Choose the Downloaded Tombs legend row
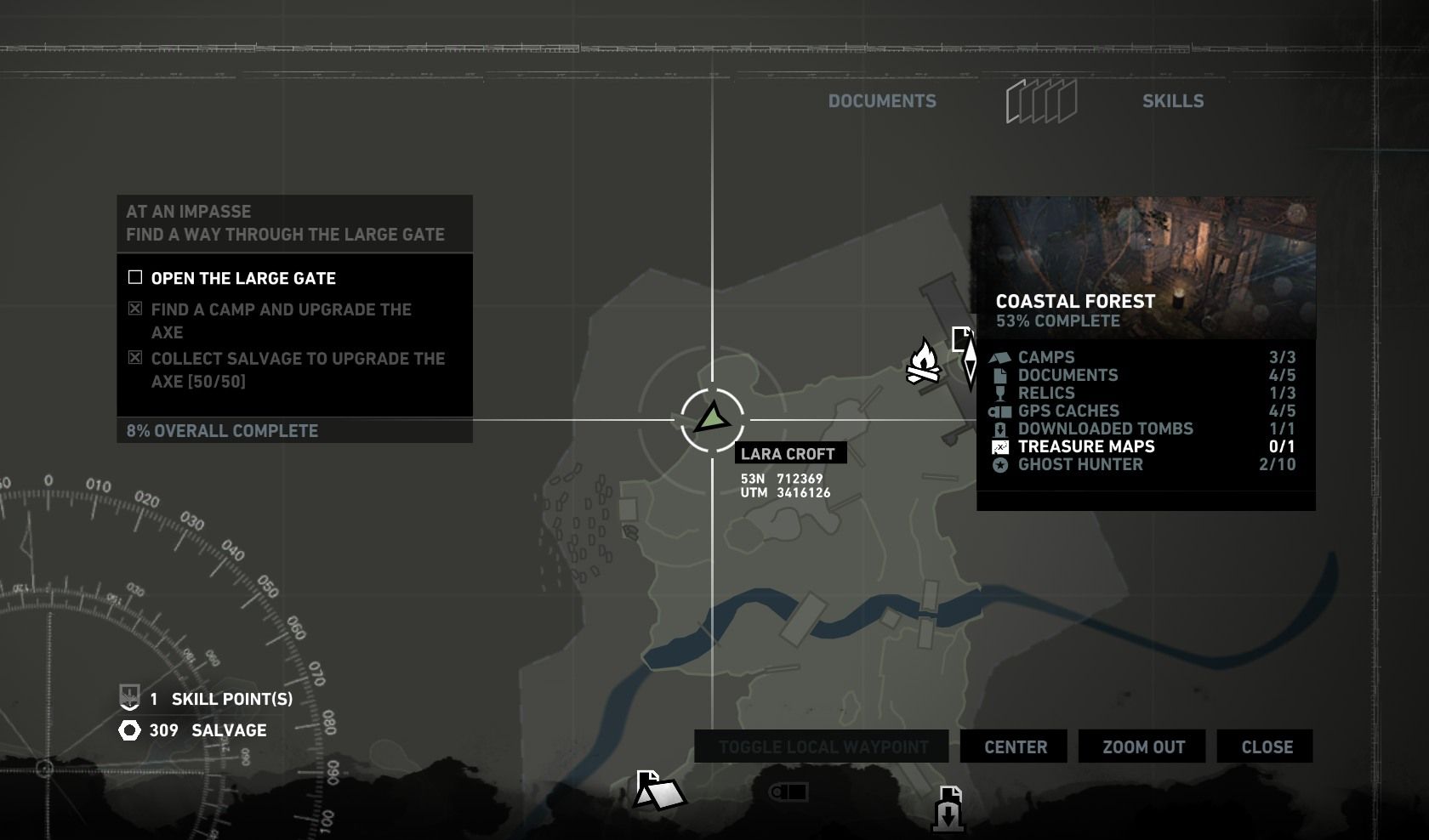This screenshot has height=840, width=1429. [1105, 429]
